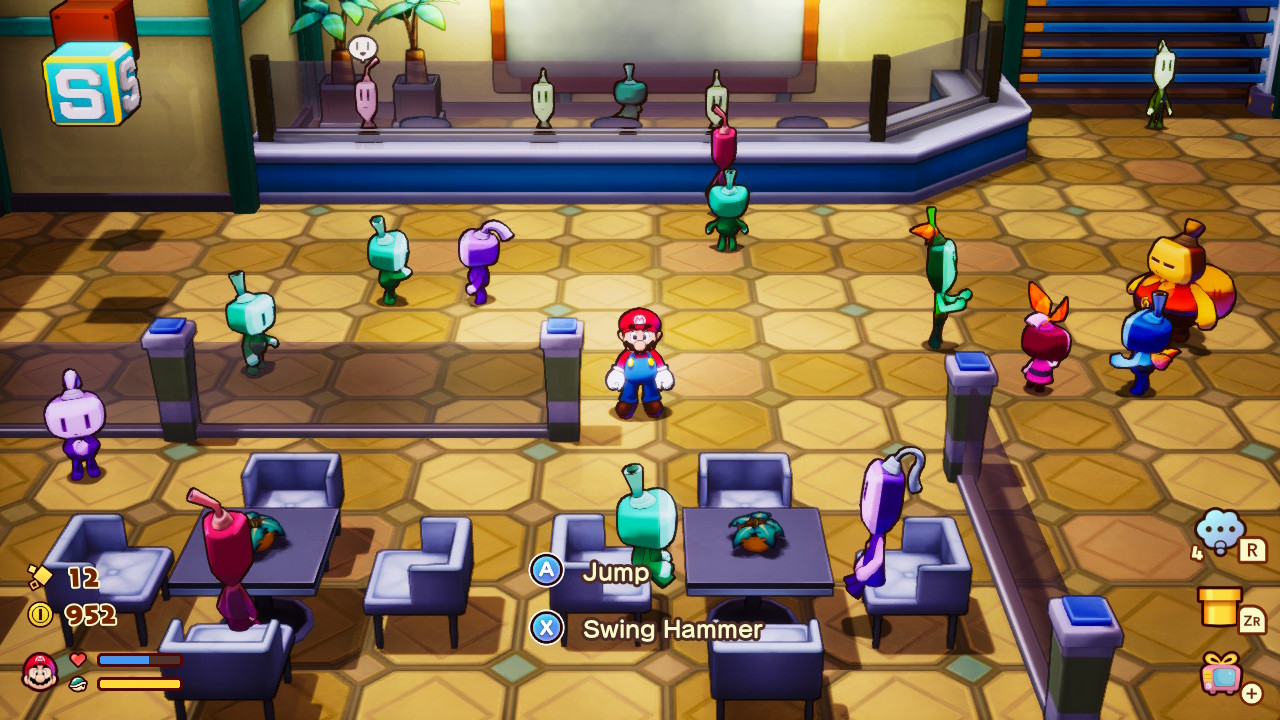
Task: Select the yellow warp pipe icon
Action: [x=1219, y=606]
